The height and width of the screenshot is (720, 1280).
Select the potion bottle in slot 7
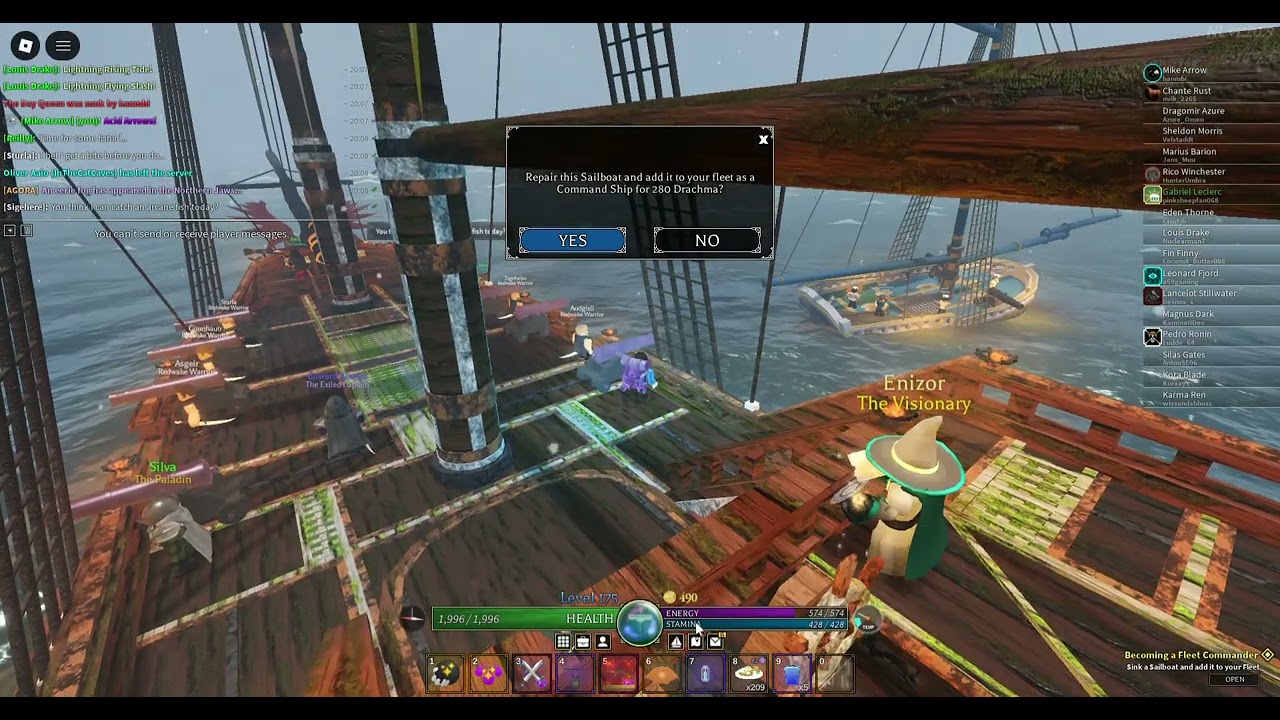pyautogui.click(x=705, y=674)
